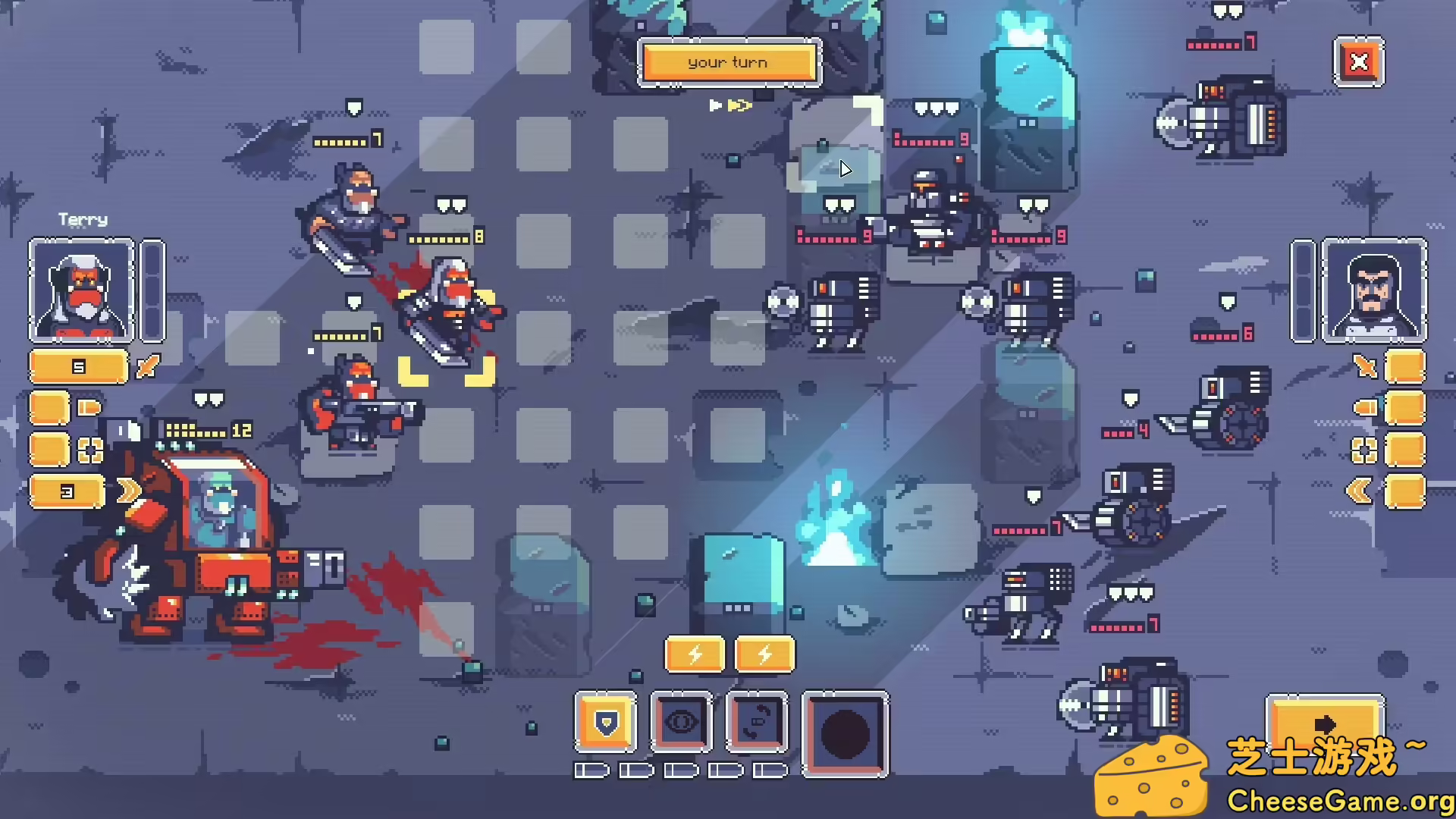The width and height of the screenshot is (1456, 819).
Task: Select the black orb grenade ability
Action: [845, 734]
